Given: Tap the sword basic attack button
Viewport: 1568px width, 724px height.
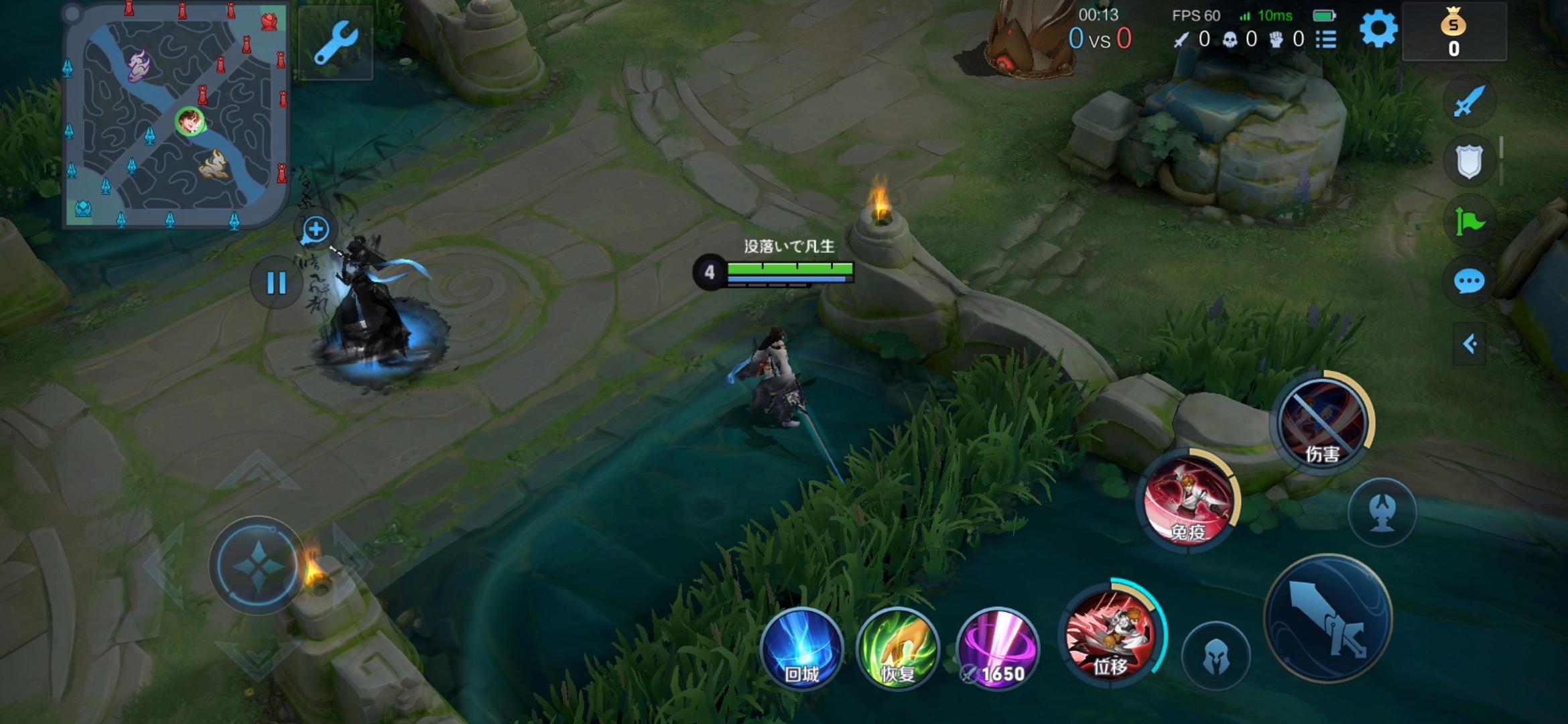Looking at the screenshot, I should 1327,618.
